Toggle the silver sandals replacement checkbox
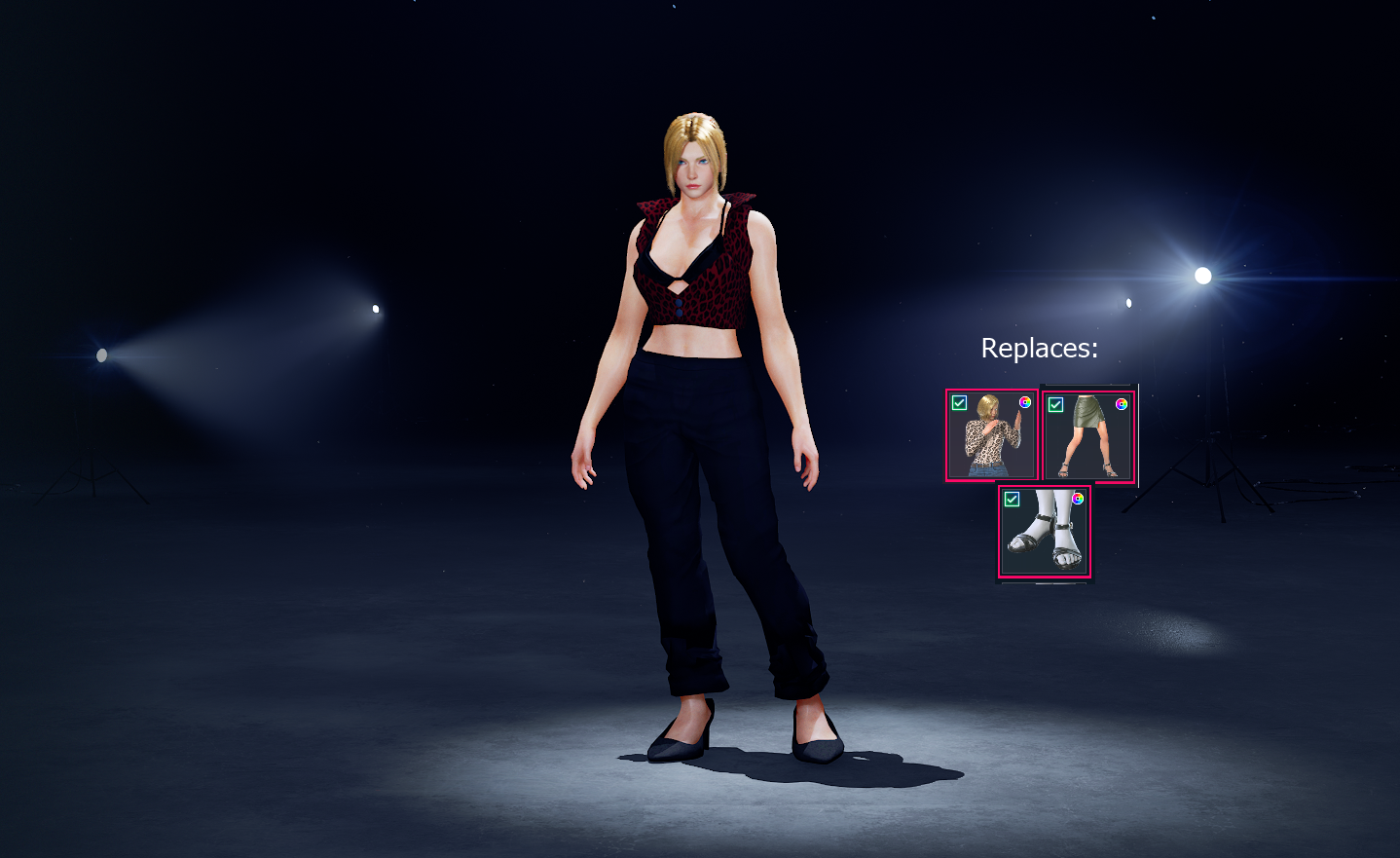Screen dimensions: 1400x858 pos(1013,500)
